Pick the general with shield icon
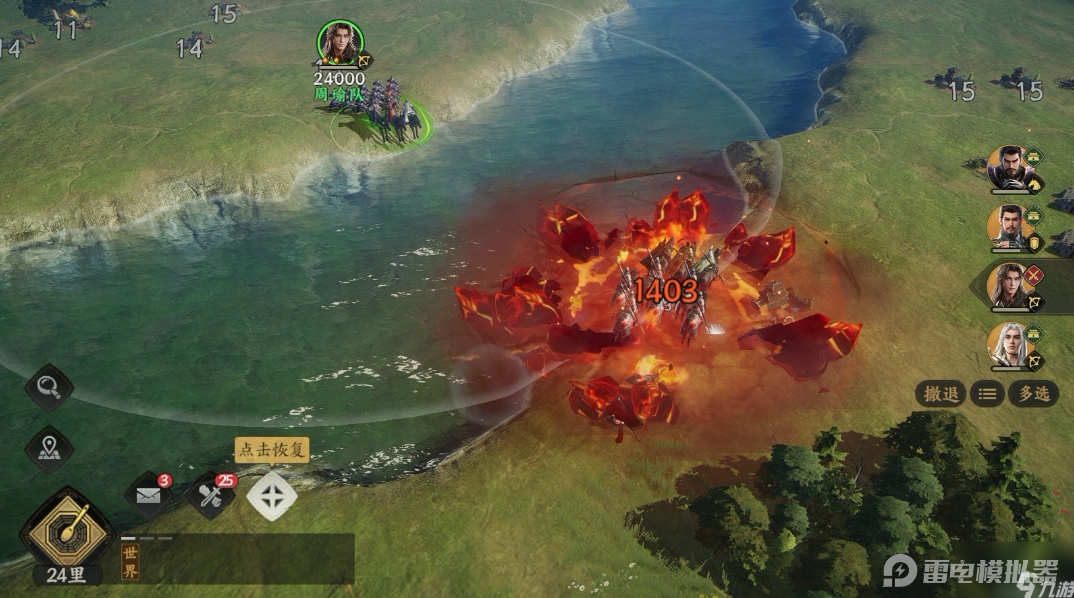The width and height of the screenshot is (1074, 598). pyautogui.click(x=1009, y=227)
